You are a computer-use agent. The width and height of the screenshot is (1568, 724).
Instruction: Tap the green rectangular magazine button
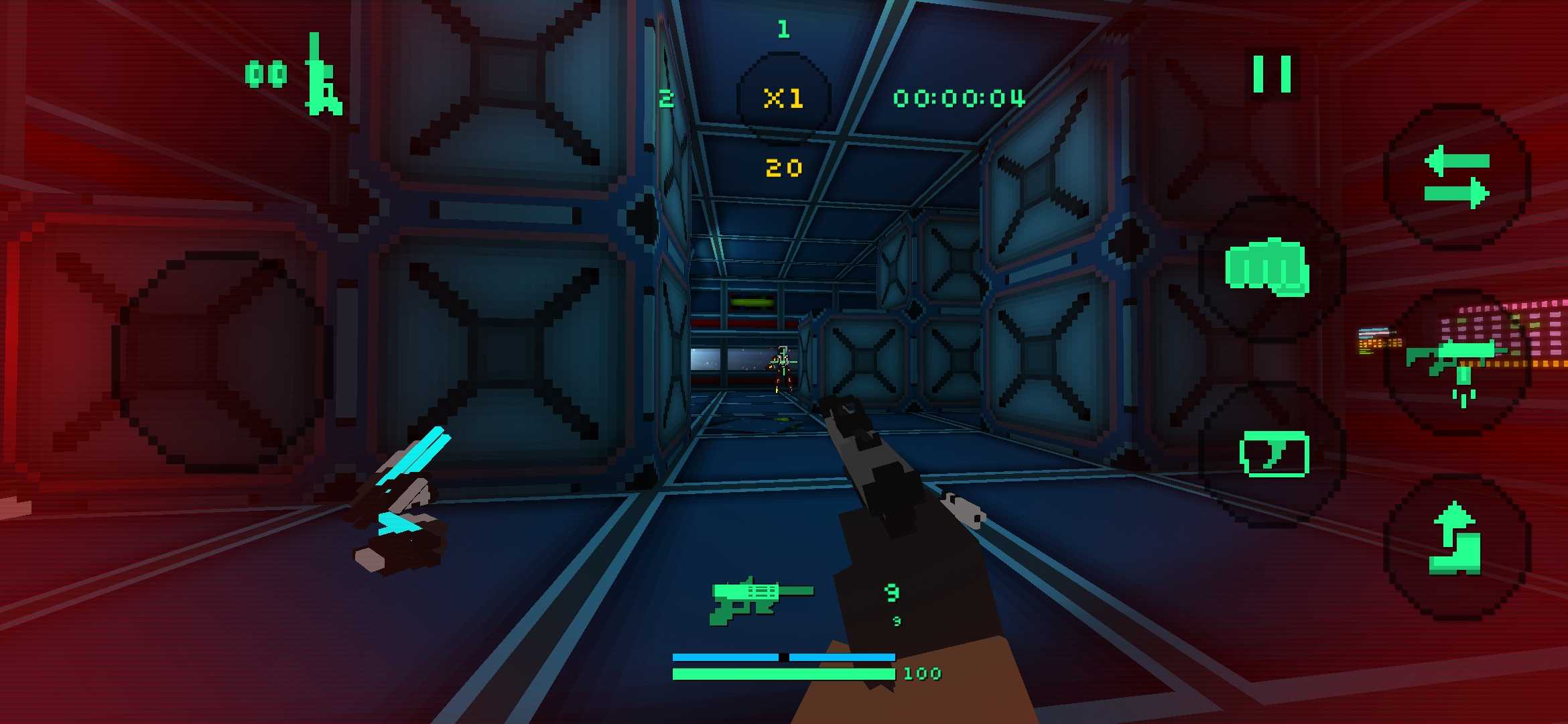1275,454
